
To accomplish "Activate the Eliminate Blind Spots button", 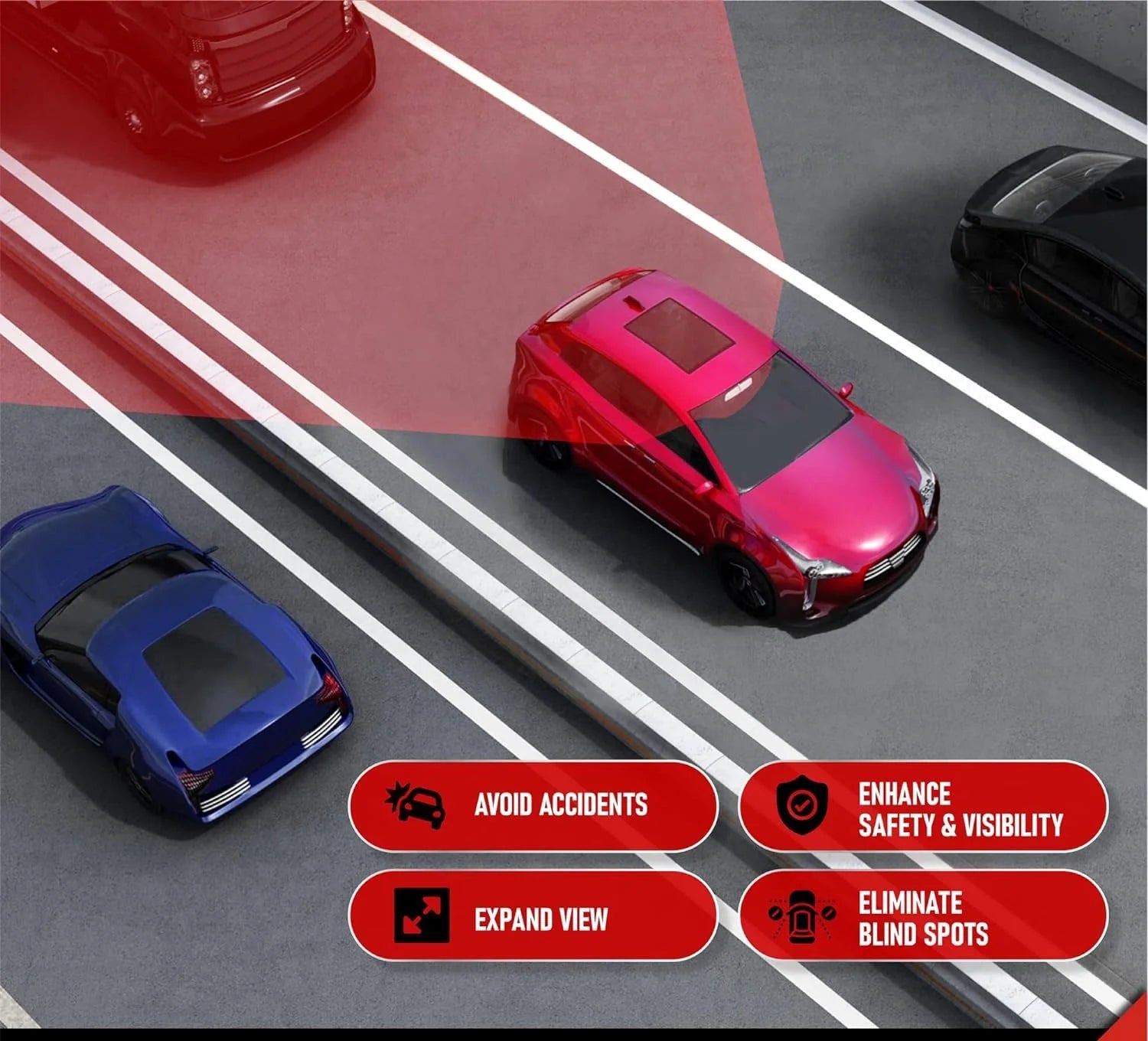I will click(923, 917).
